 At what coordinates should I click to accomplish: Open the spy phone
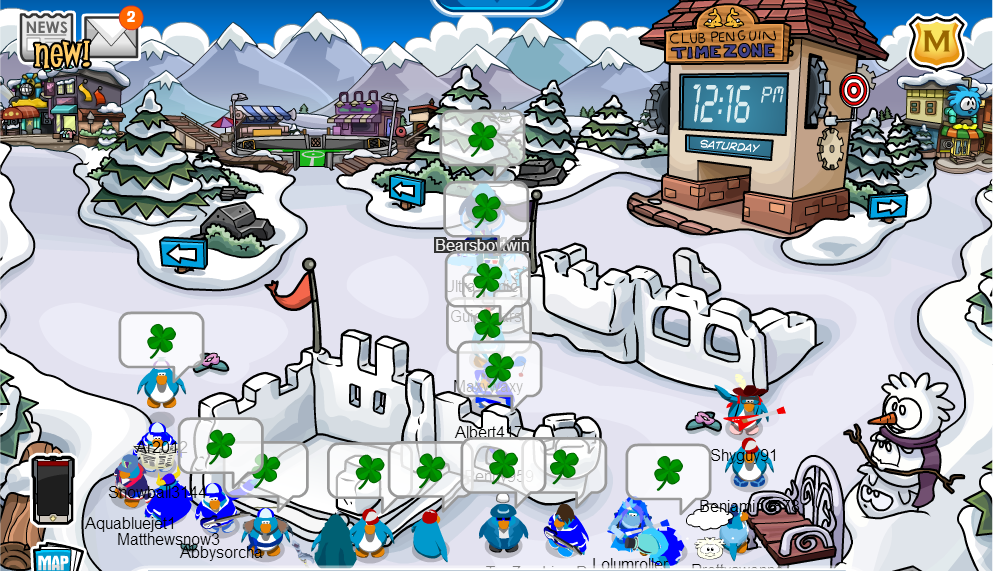(x=52, y=490)
